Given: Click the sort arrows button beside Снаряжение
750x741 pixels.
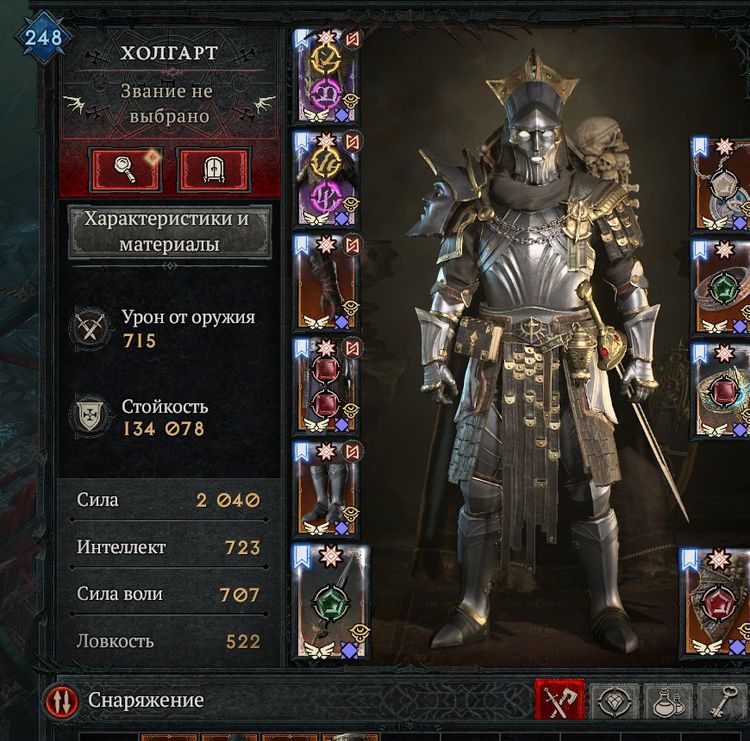Looking at the screenshot, I should (62, 701).
